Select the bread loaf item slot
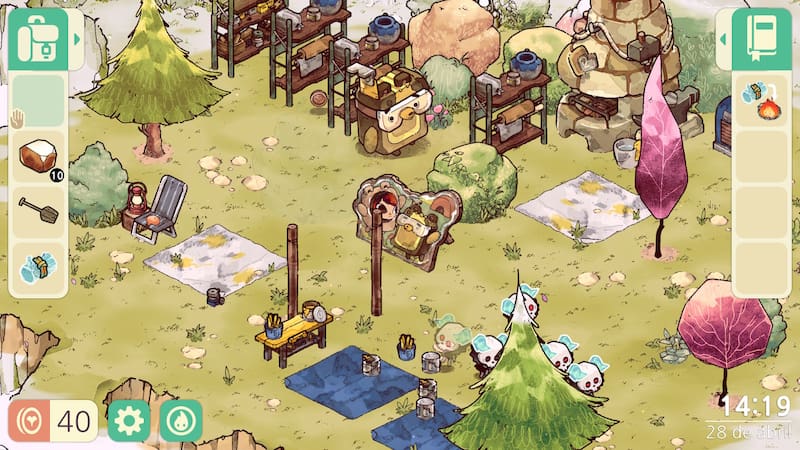The image size is (800, 450). [38, 155]
